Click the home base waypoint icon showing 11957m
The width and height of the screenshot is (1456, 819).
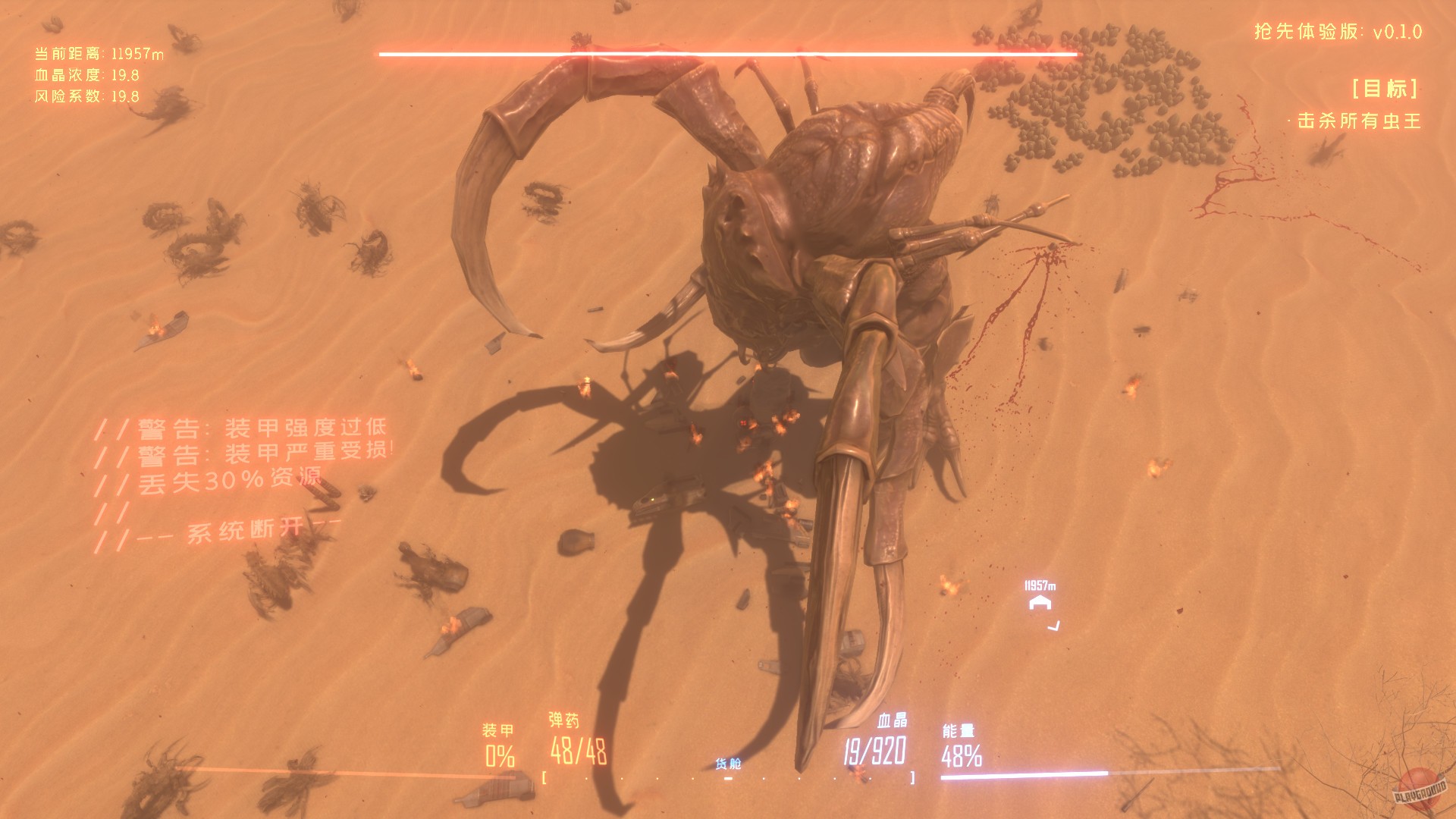point(1038,604)
